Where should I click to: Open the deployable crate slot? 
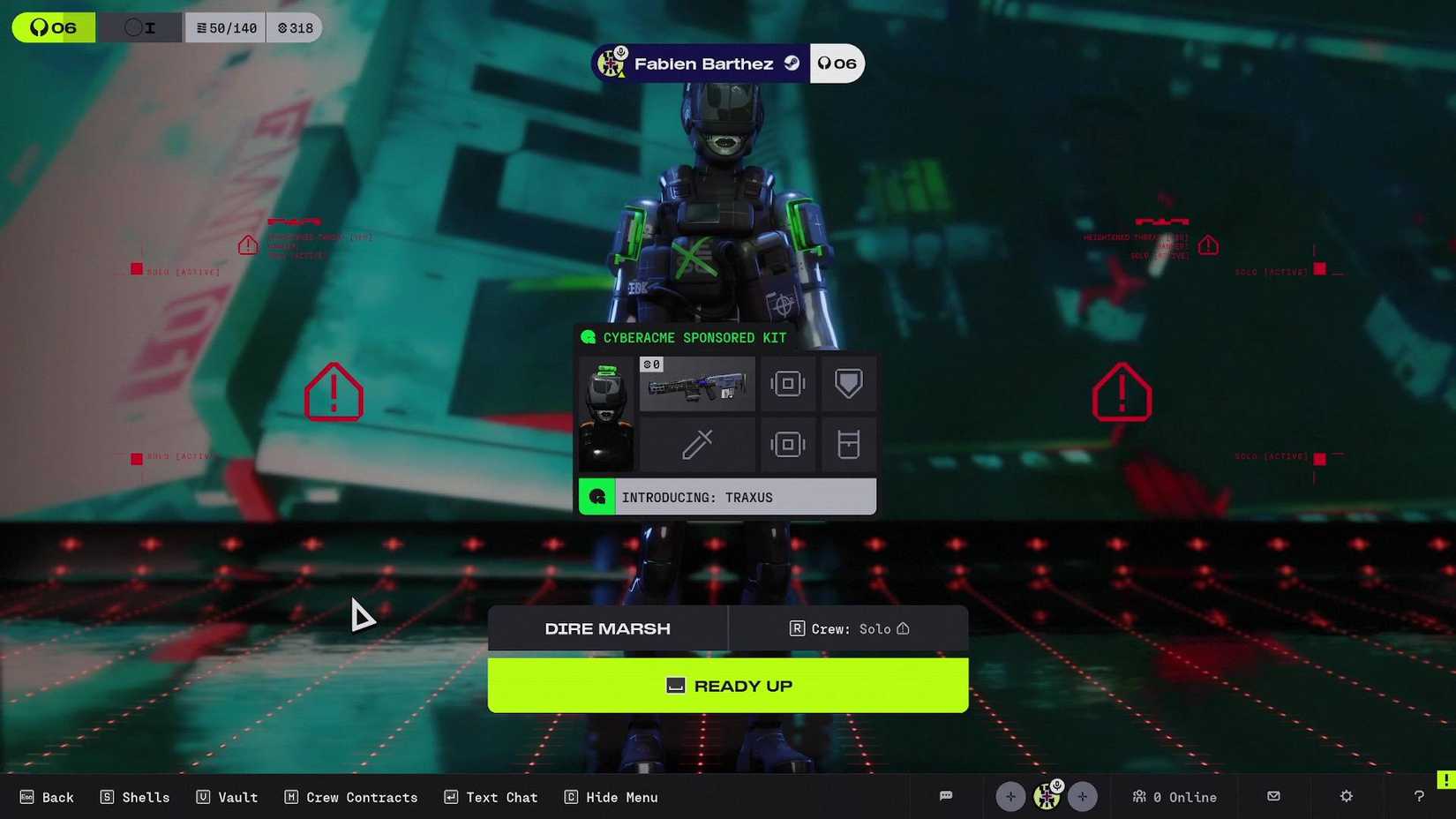point(847,444)
